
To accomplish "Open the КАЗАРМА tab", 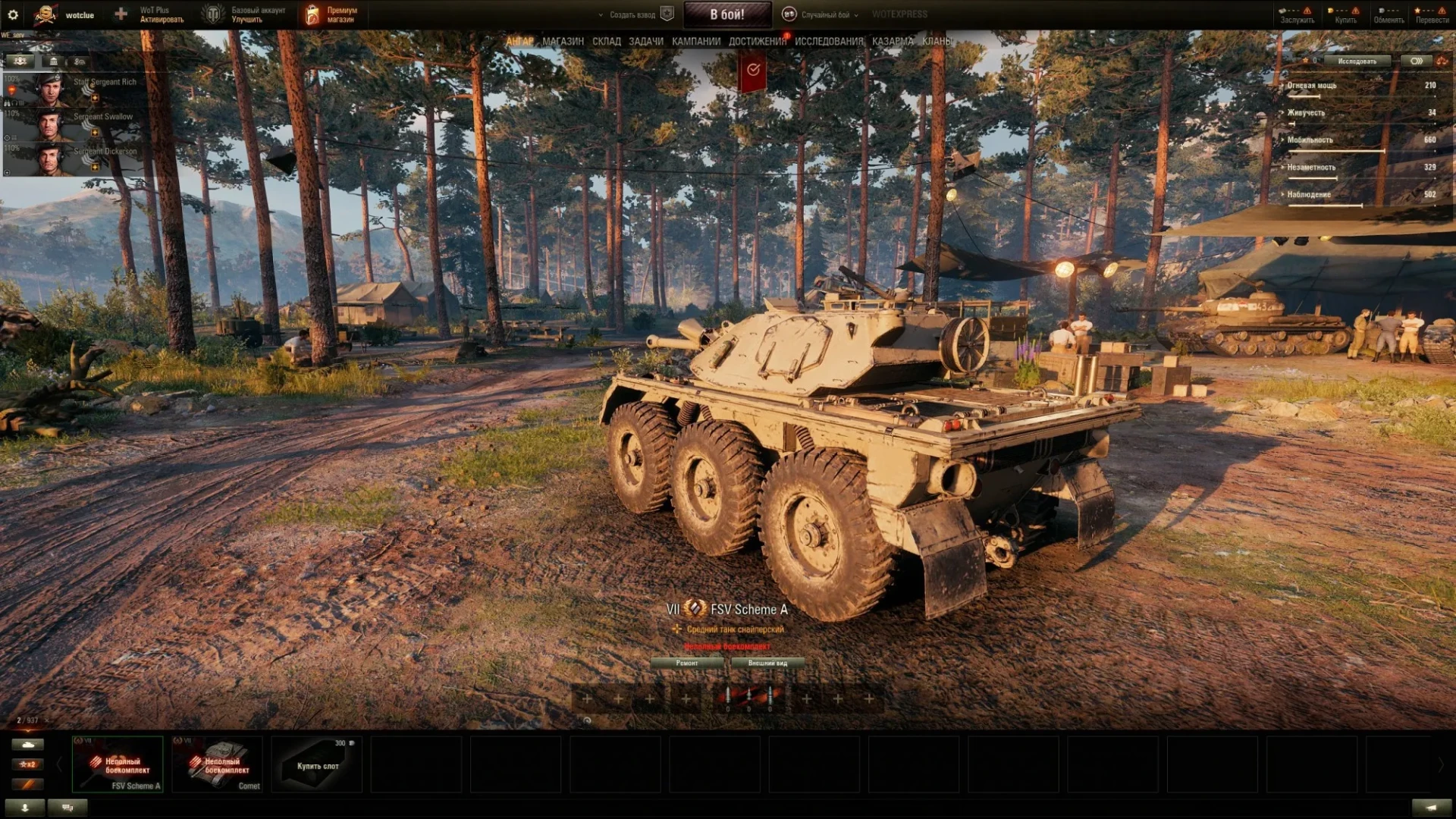I will [892, 42].
